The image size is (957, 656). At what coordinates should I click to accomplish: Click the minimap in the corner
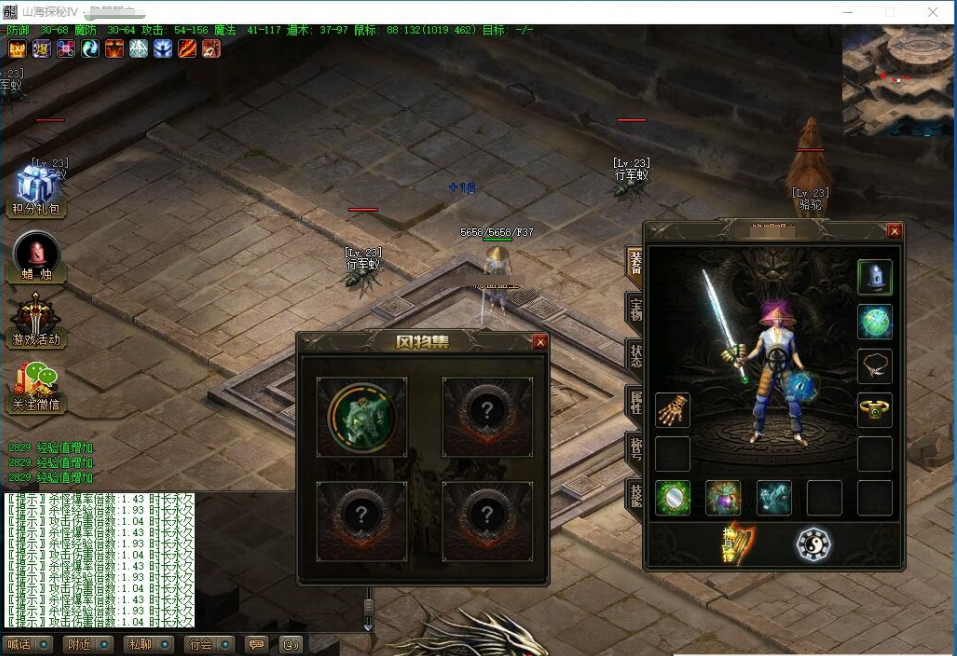tap(898, 80)
